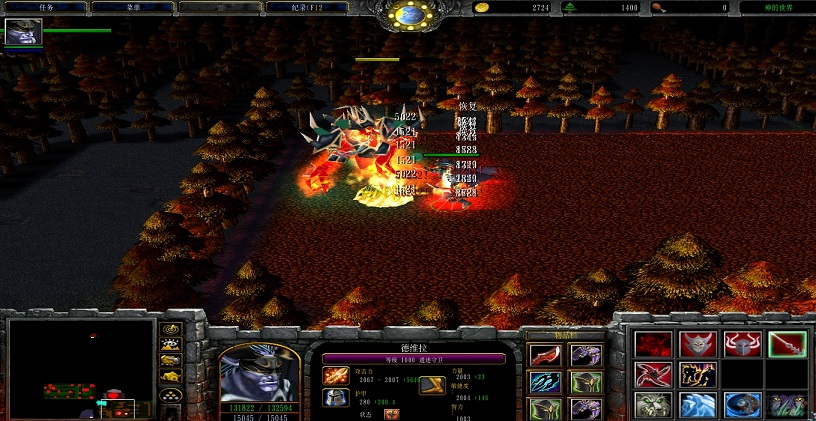Activate the minimap signal ping button

click(170, 328)
